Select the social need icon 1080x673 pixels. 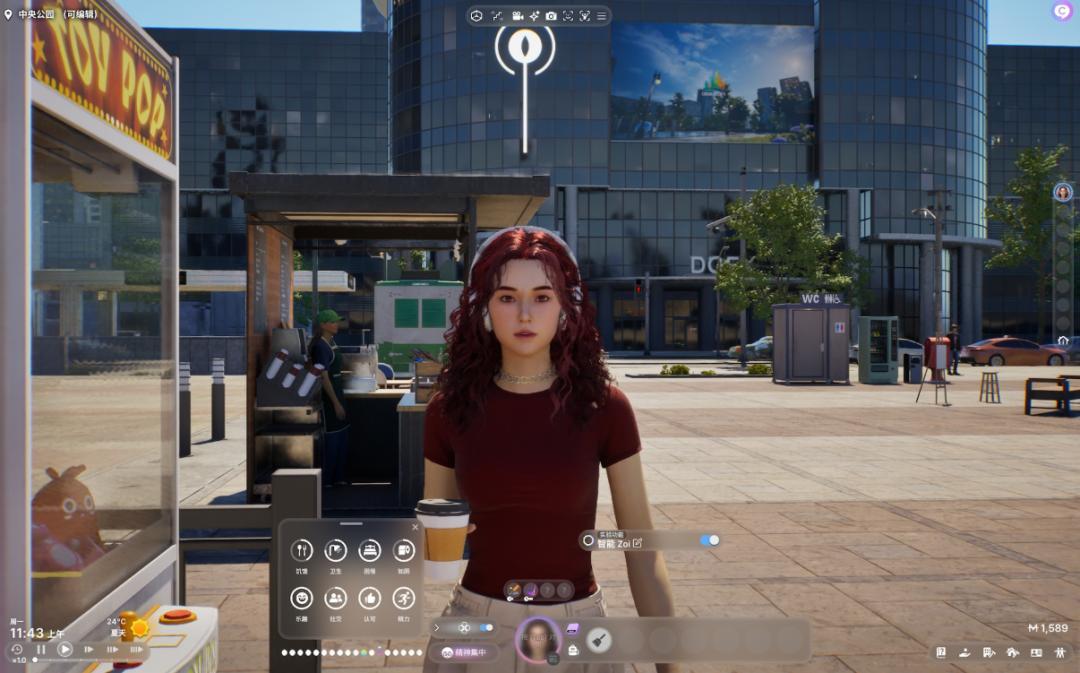coord(335,598)
